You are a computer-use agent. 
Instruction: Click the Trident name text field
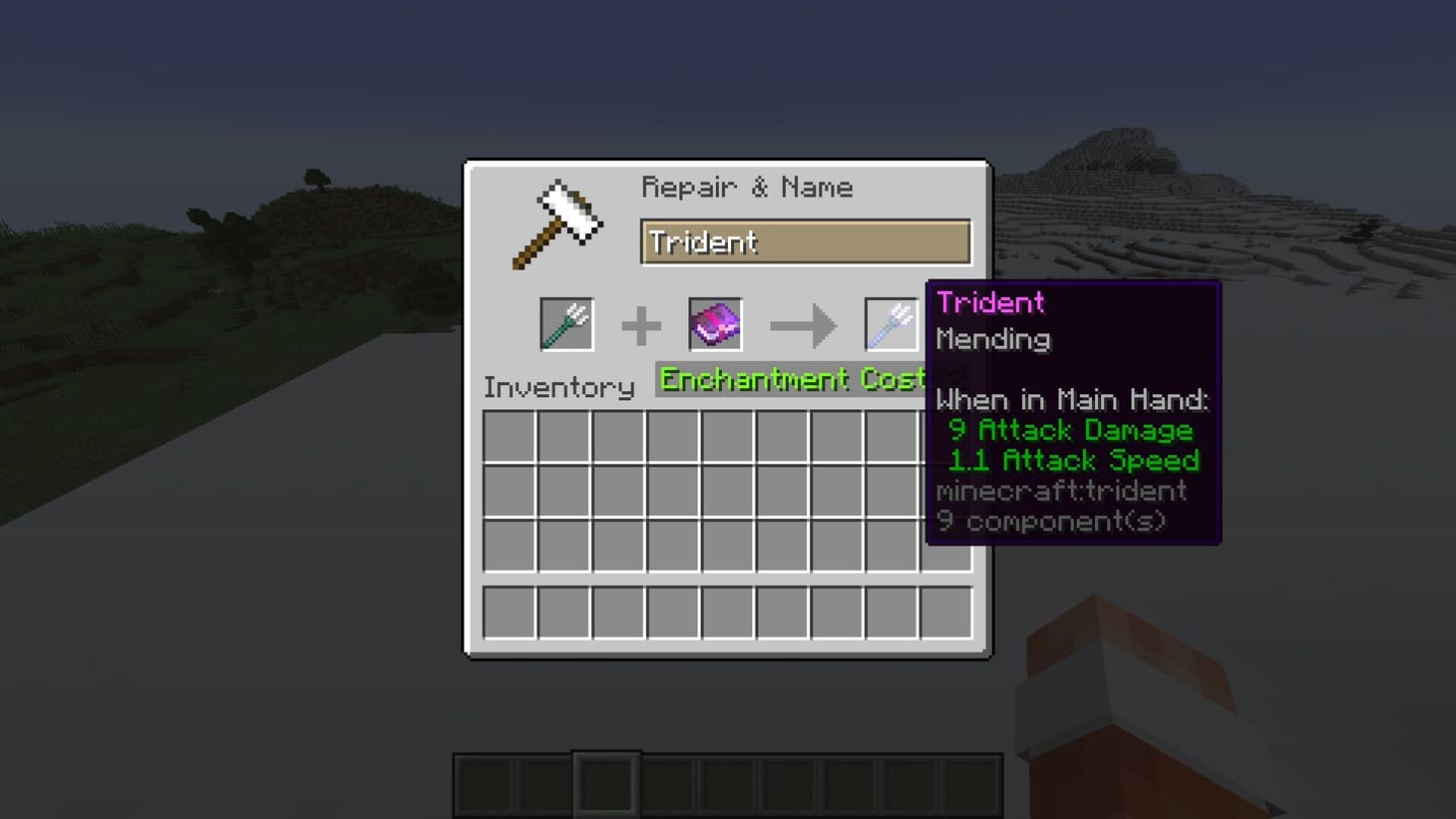click(806, 241)
